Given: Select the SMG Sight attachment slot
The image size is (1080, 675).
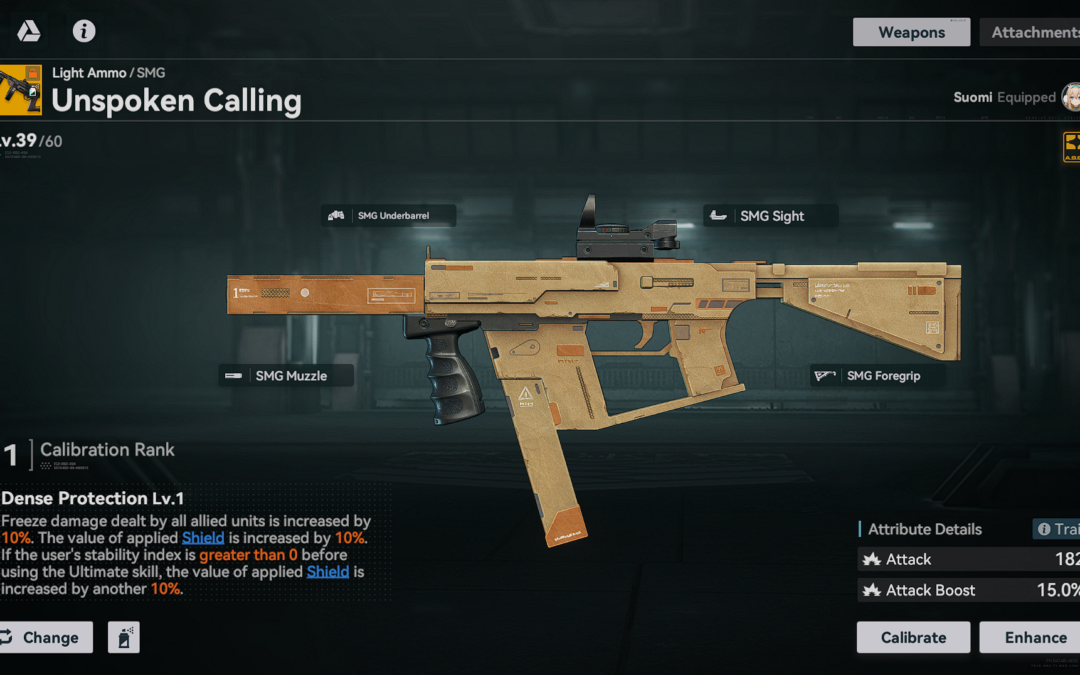Looking at the screenshot, I should 770,216.
